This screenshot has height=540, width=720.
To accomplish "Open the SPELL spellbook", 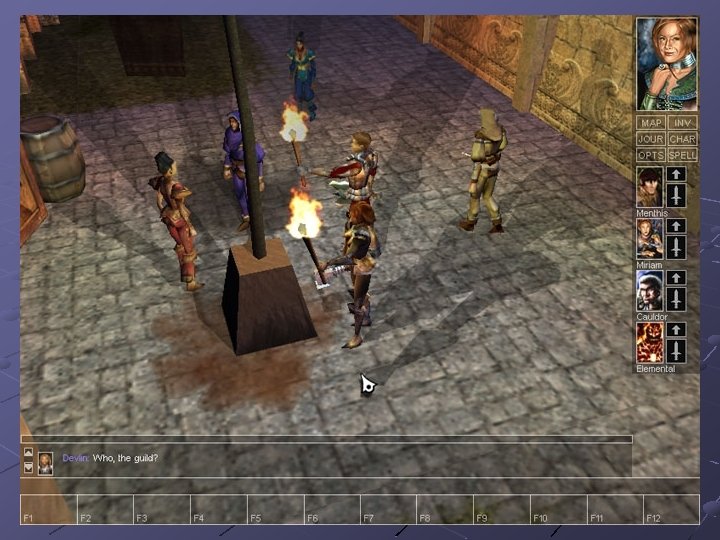I will [683, 155].
